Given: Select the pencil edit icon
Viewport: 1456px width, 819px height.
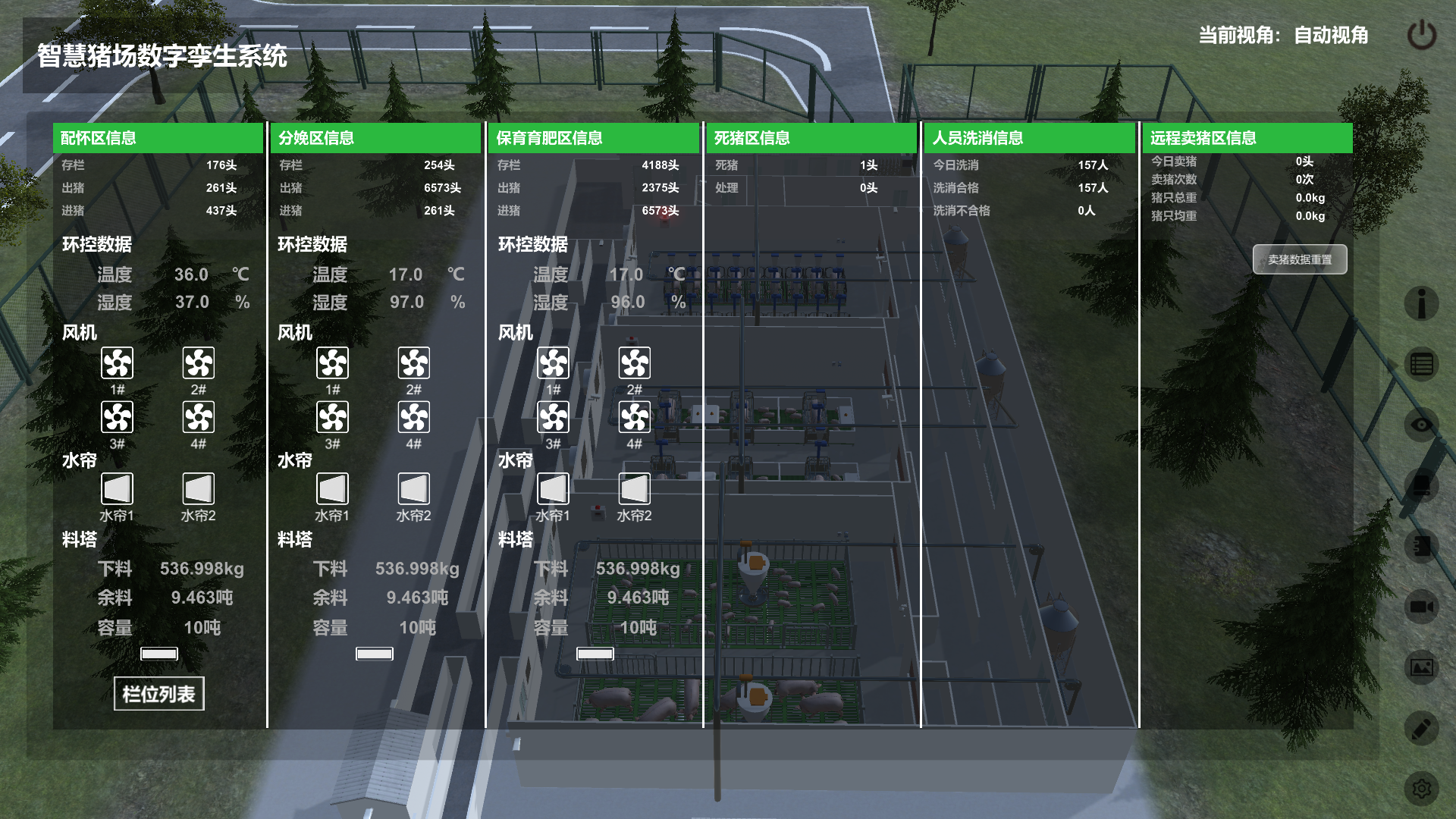Looking at the screenshot, I should point(1421,729).
